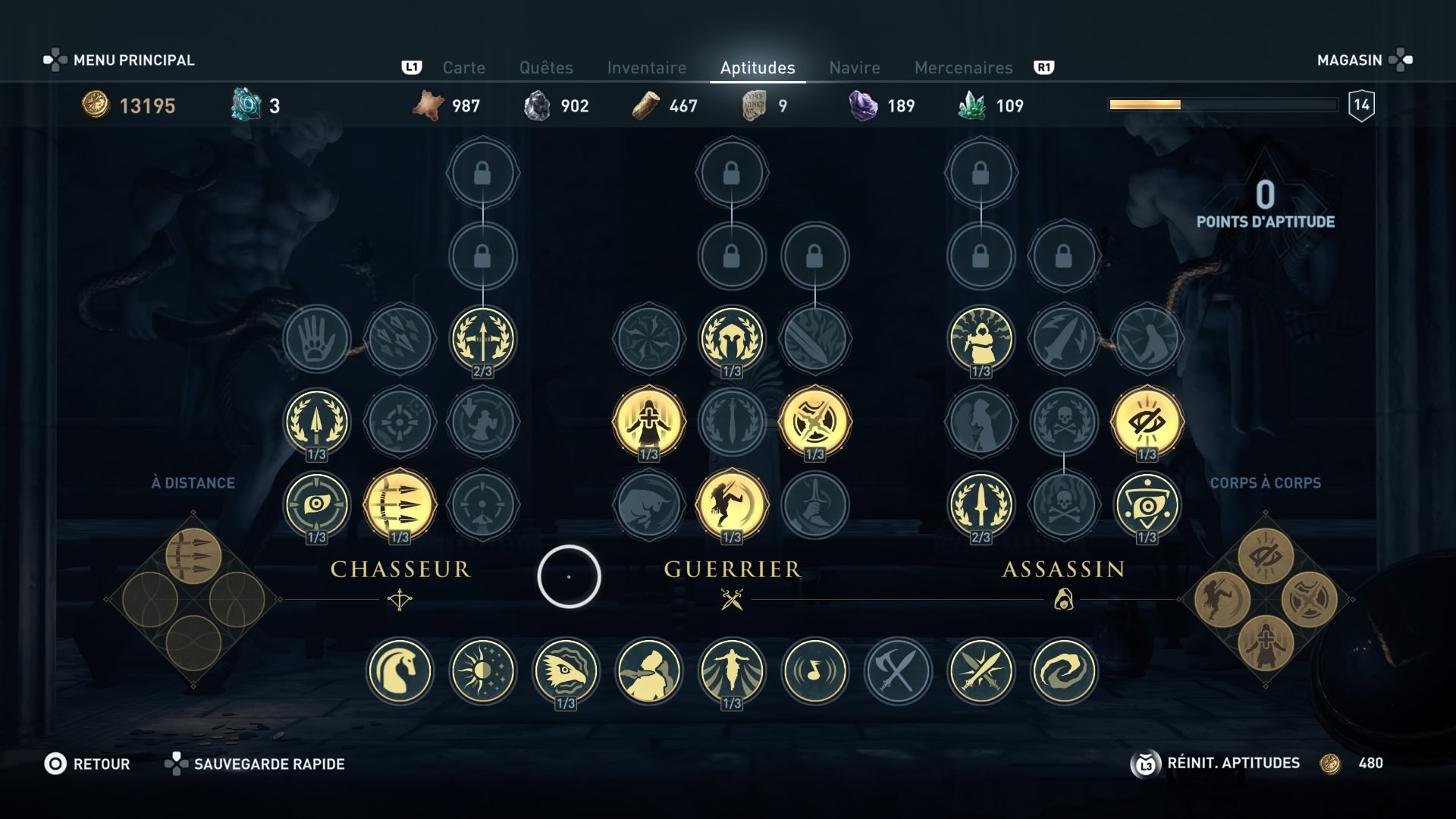The width and height of the screenshot is (1456, 819).
Task: Switch to the Carte tab
Action: (463, 67)
